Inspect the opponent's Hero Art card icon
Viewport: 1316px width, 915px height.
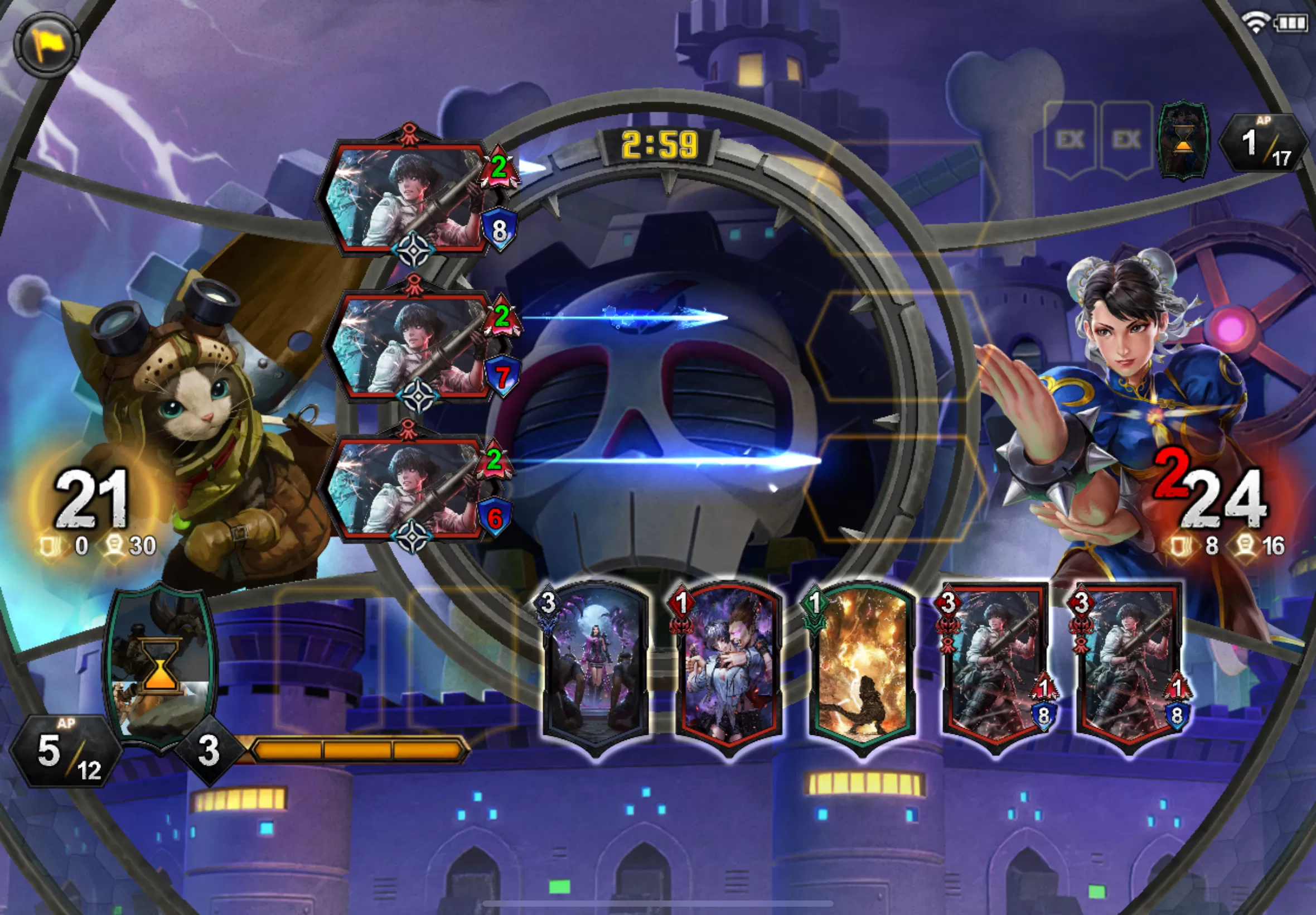click(x=1183, y=141)
